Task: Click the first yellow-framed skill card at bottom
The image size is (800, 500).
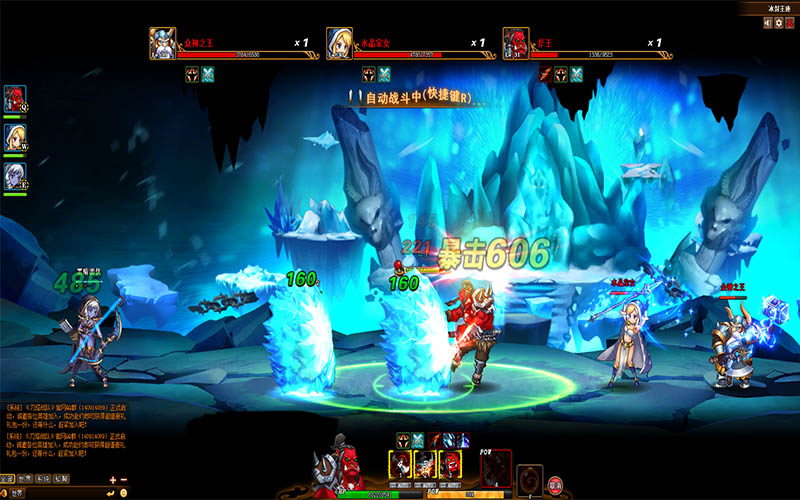Action: click(x=400, y=465)
